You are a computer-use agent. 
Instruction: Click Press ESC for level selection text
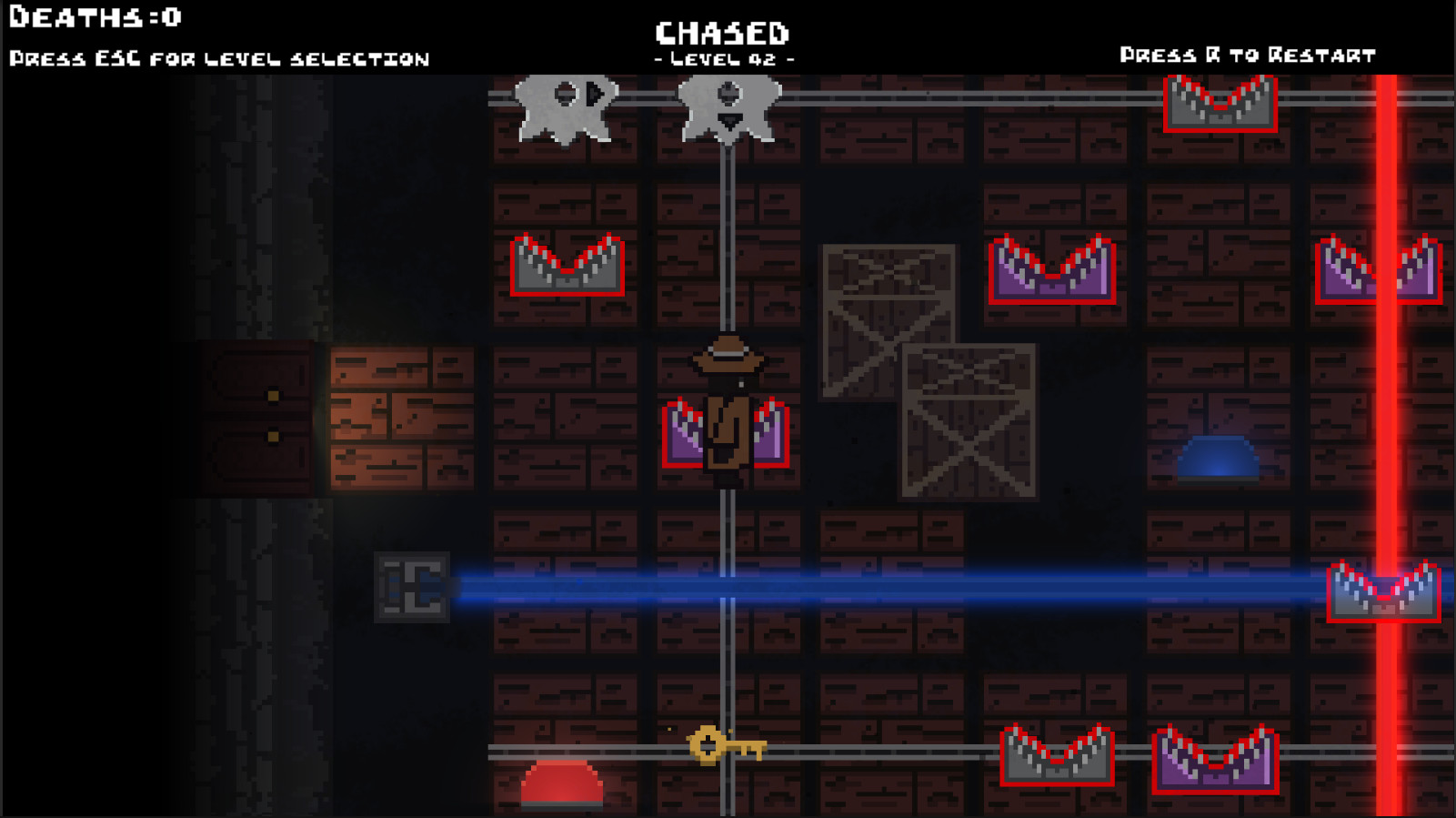(218, 57)
